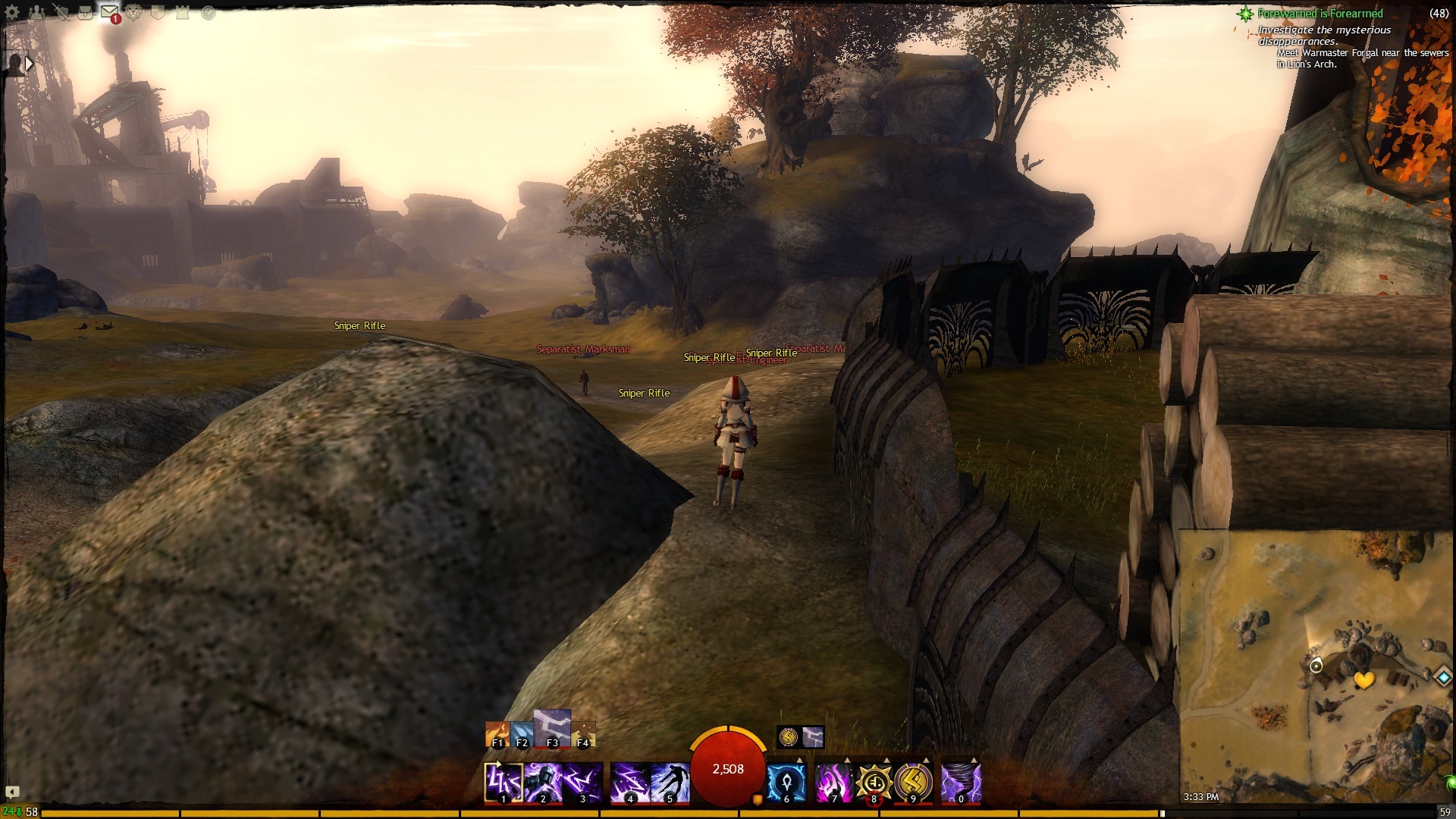Open the contacts and LFG panel
This screenshot has height=819, width=1456.
tap(36, 13)
